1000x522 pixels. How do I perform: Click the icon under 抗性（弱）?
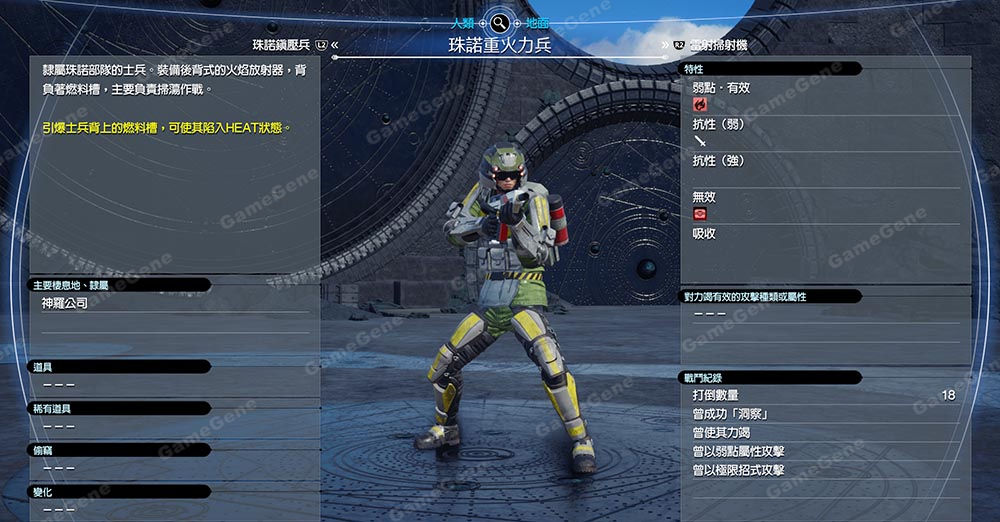click(x=699, y=141)
